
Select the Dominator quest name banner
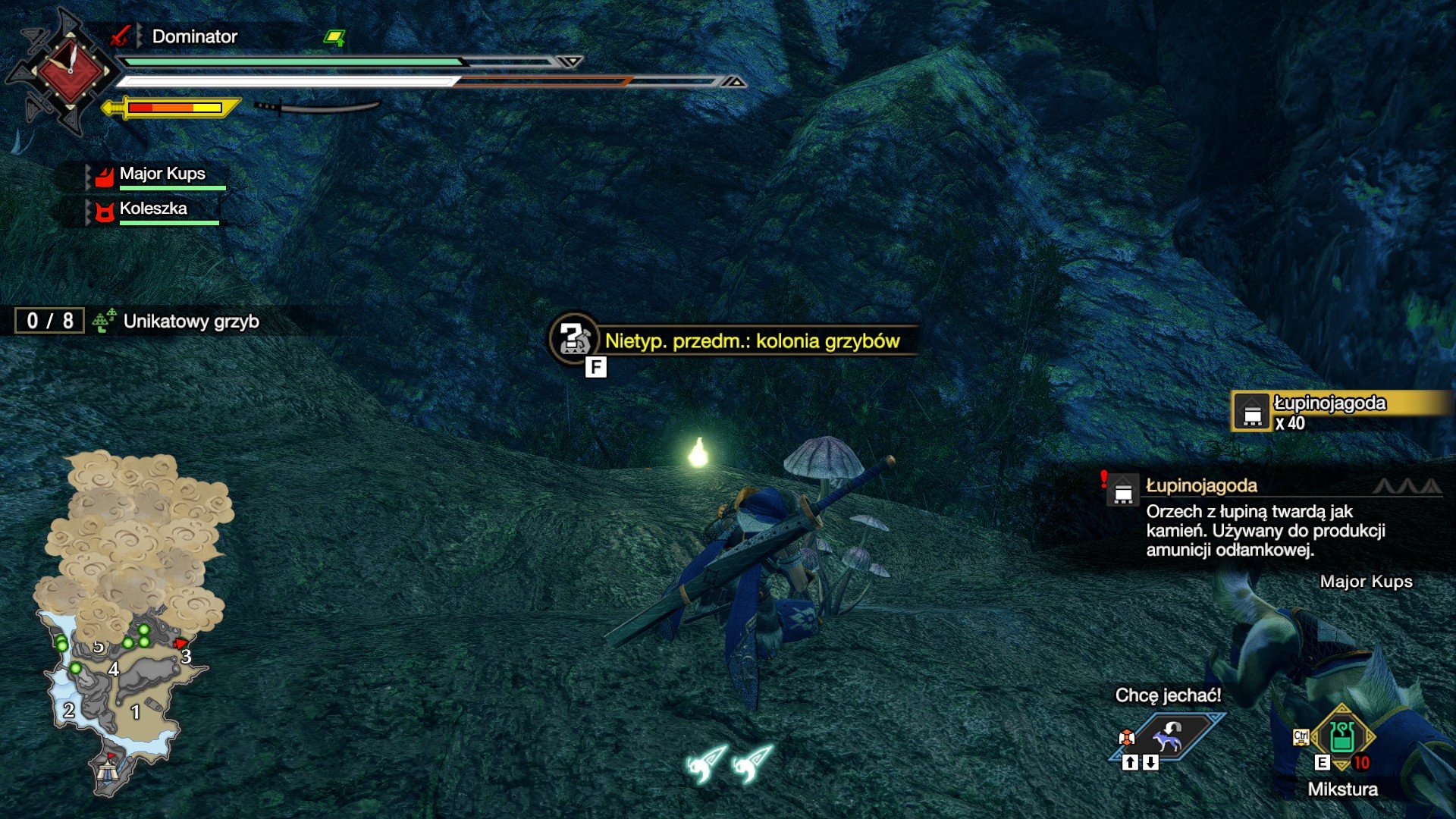pos(193,36)
